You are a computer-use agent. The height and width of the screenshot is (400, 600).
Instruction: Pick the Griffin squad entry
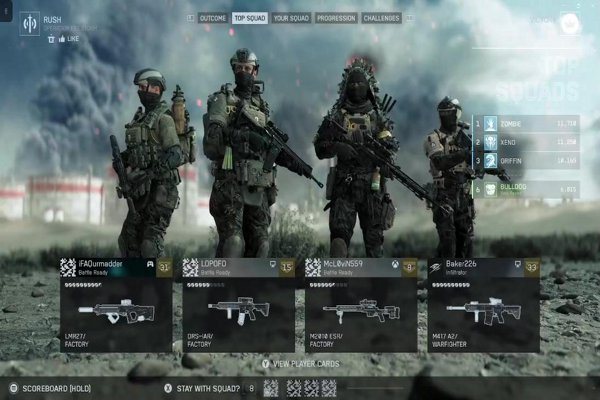click(526, 160)
